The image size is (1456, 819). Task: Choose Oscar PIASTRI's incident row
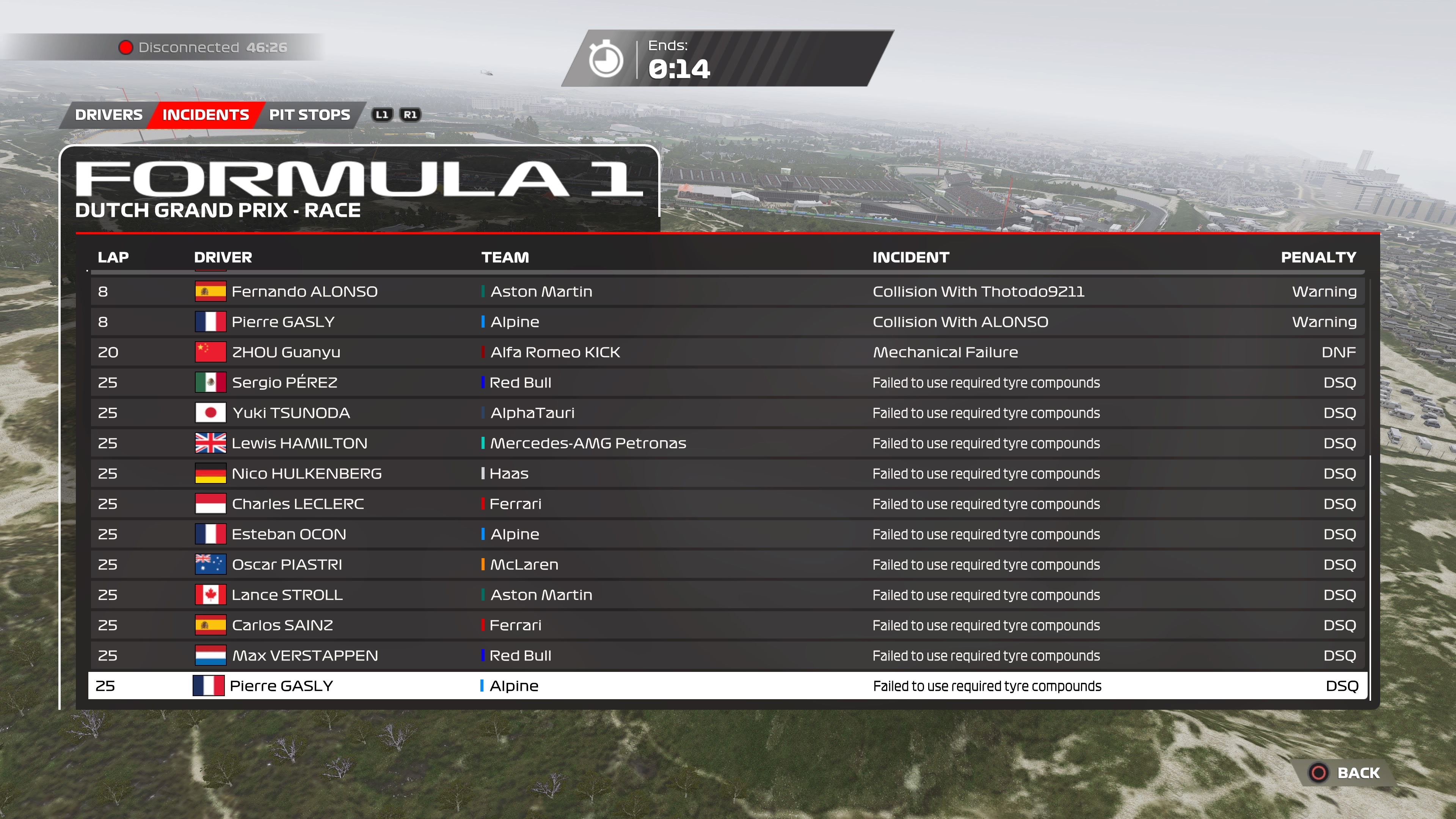point(727,565)
